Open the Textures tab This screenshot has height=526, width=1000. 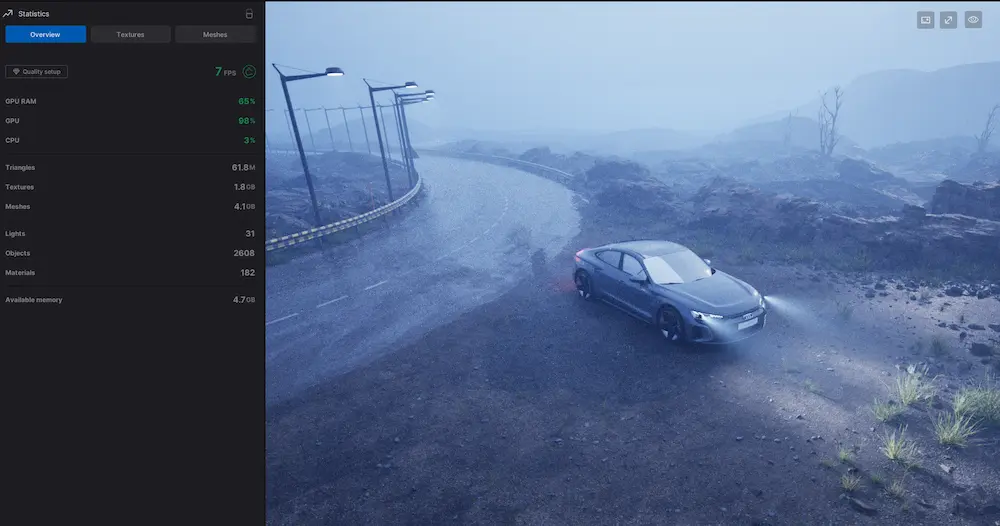(x=130, y=35)
